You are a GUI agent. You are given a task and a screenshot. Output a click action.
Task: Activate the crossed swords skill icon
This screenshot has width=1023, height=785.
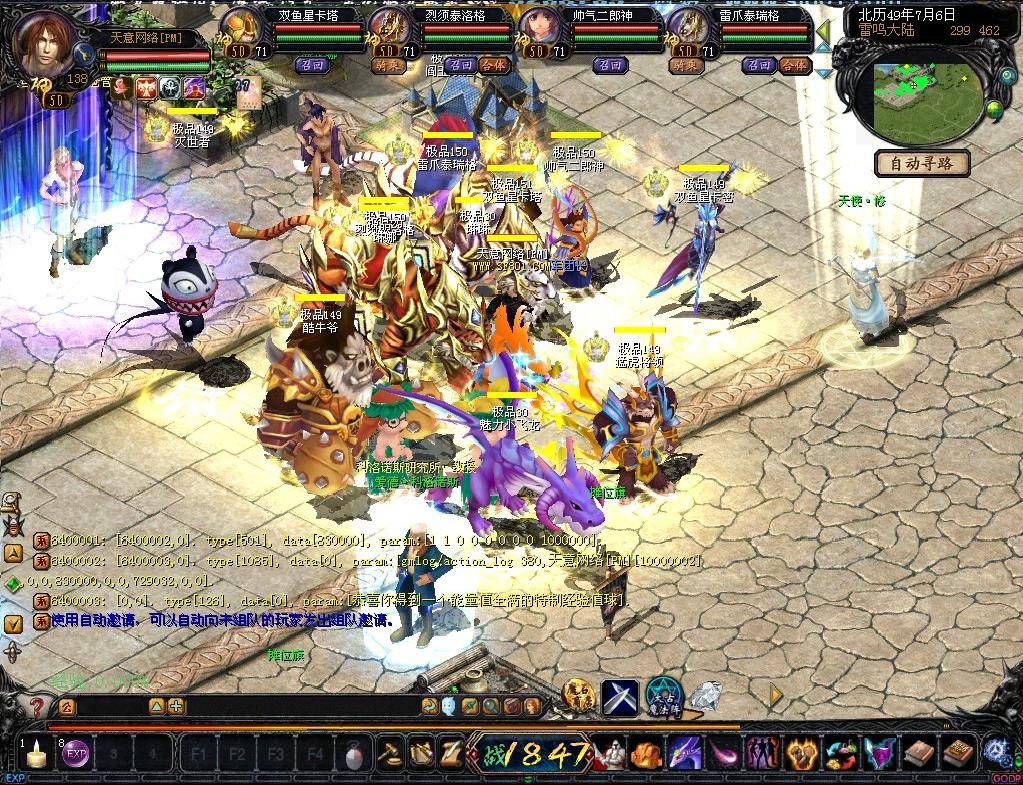click(619, 696)
